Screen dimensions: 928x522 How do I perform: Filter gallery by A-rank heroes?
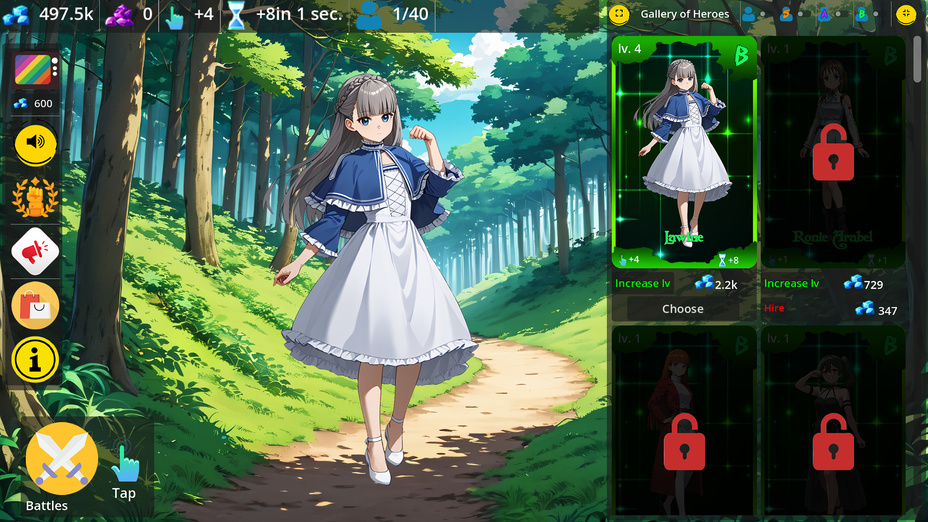point(824,14)
